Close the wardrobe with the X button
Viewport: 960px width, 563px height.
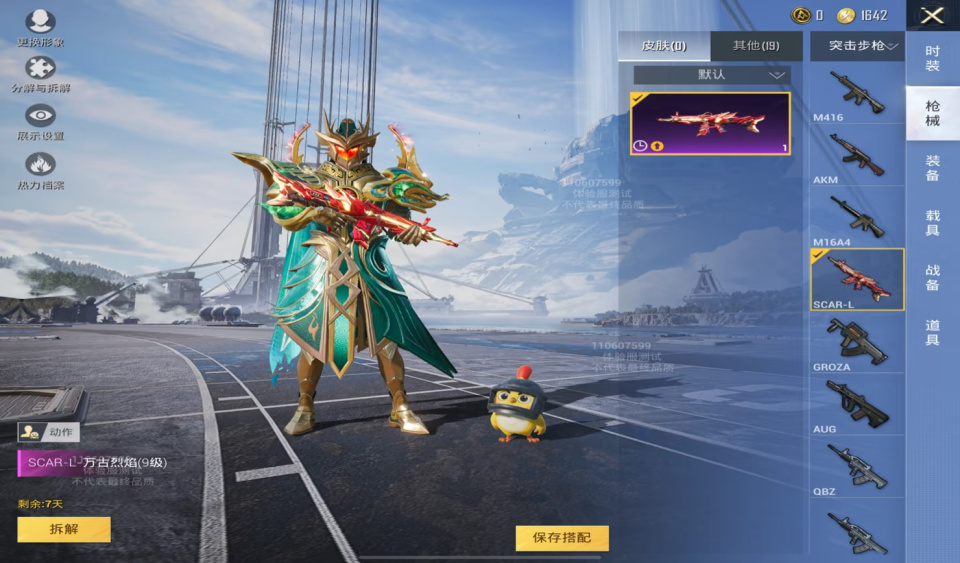pos(932,15)
